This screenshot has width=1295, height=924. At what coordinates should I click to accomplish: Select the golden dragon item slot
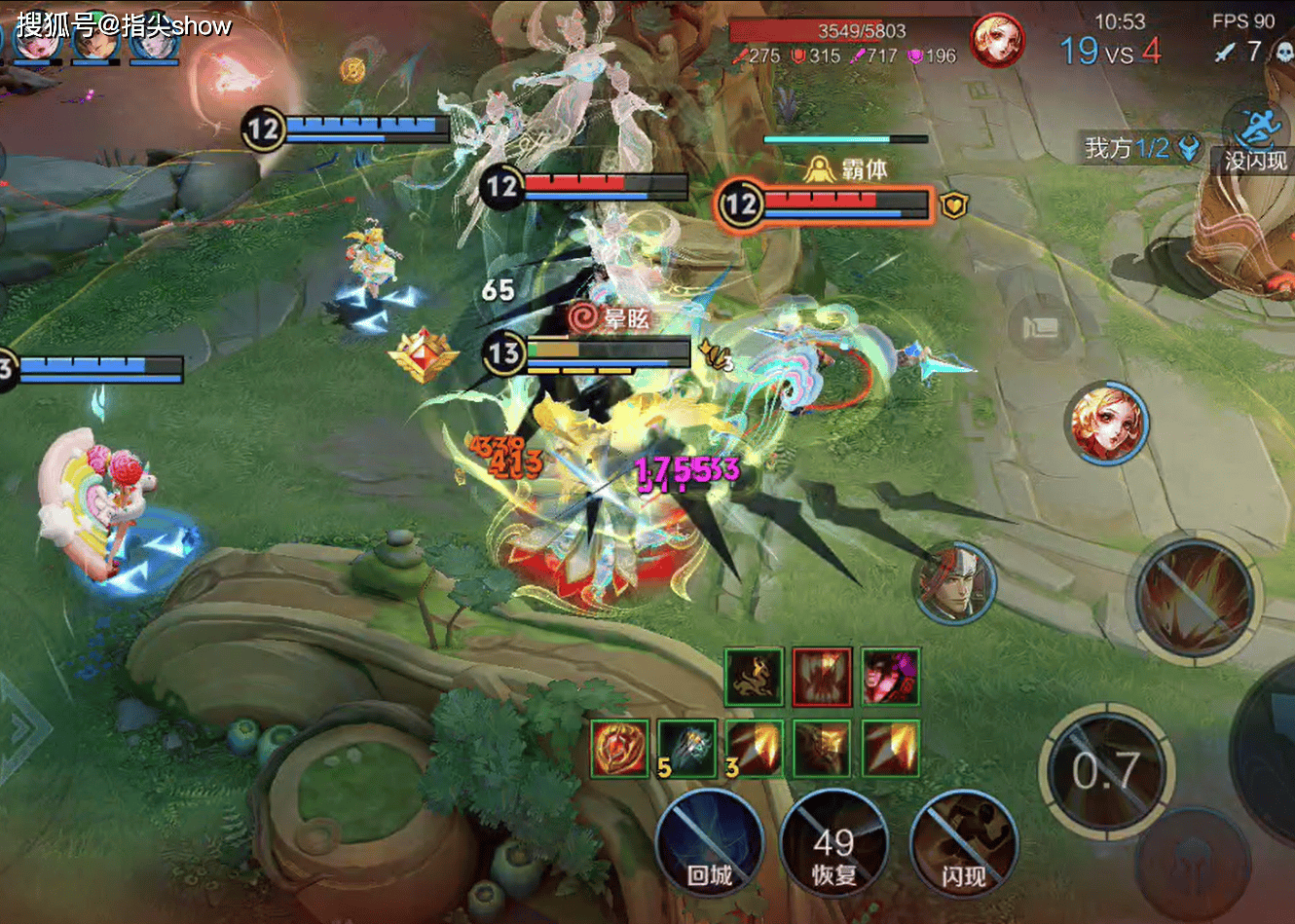coord(754,676)
